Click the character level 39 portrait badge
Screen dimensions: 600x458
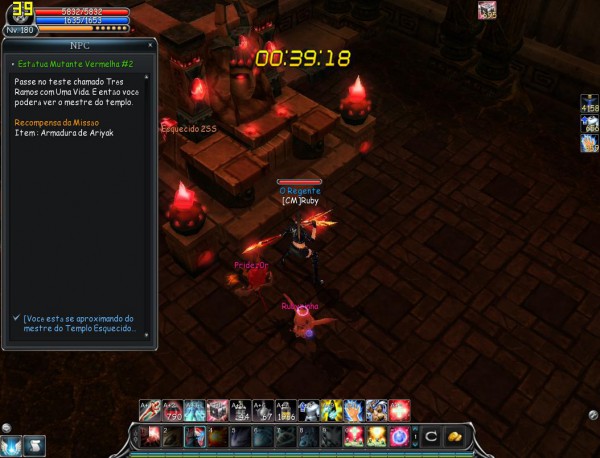(x=18, y=13)
